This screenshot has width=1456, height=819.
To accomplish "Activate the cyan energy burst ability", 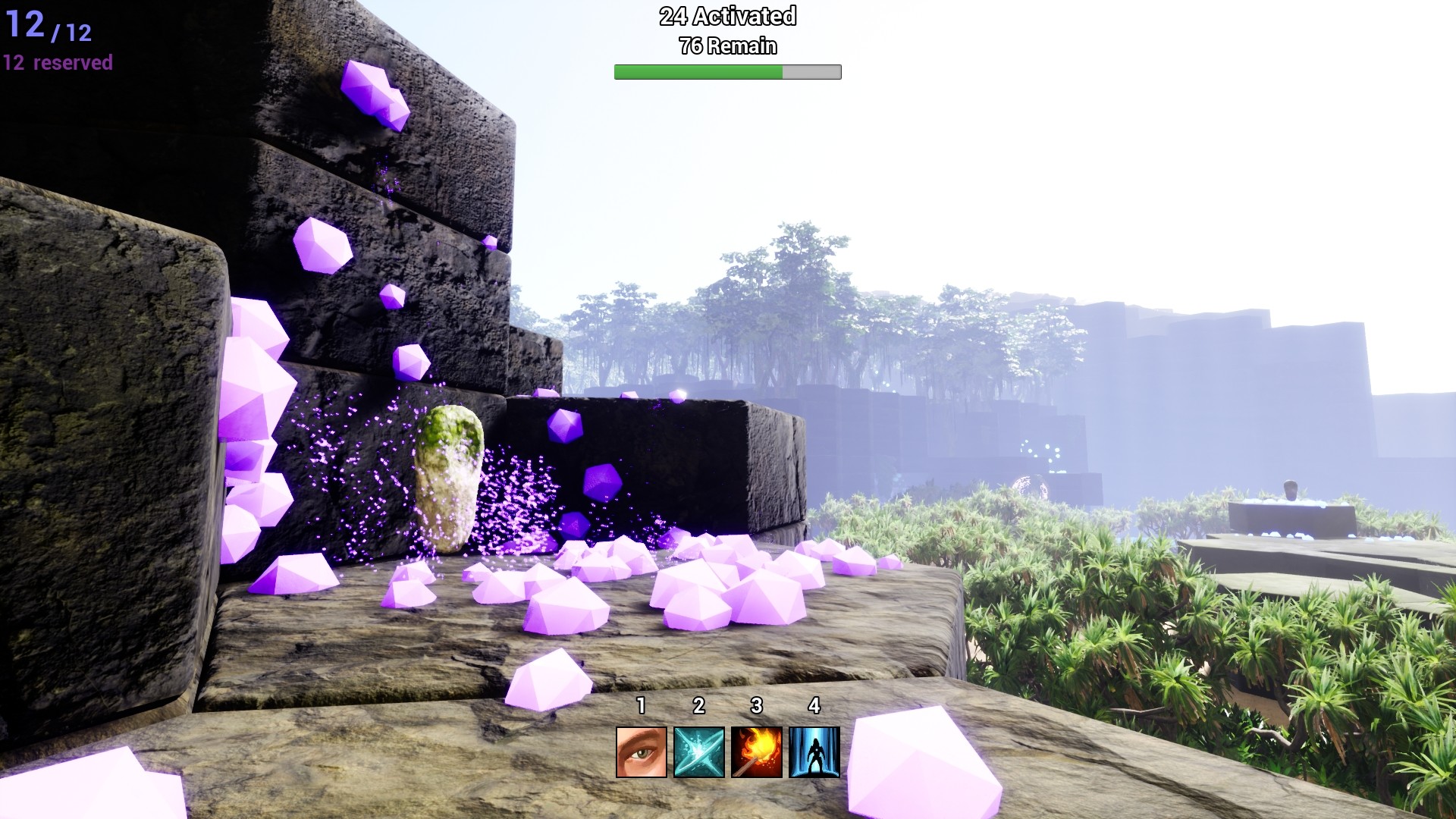I will 699,752.
